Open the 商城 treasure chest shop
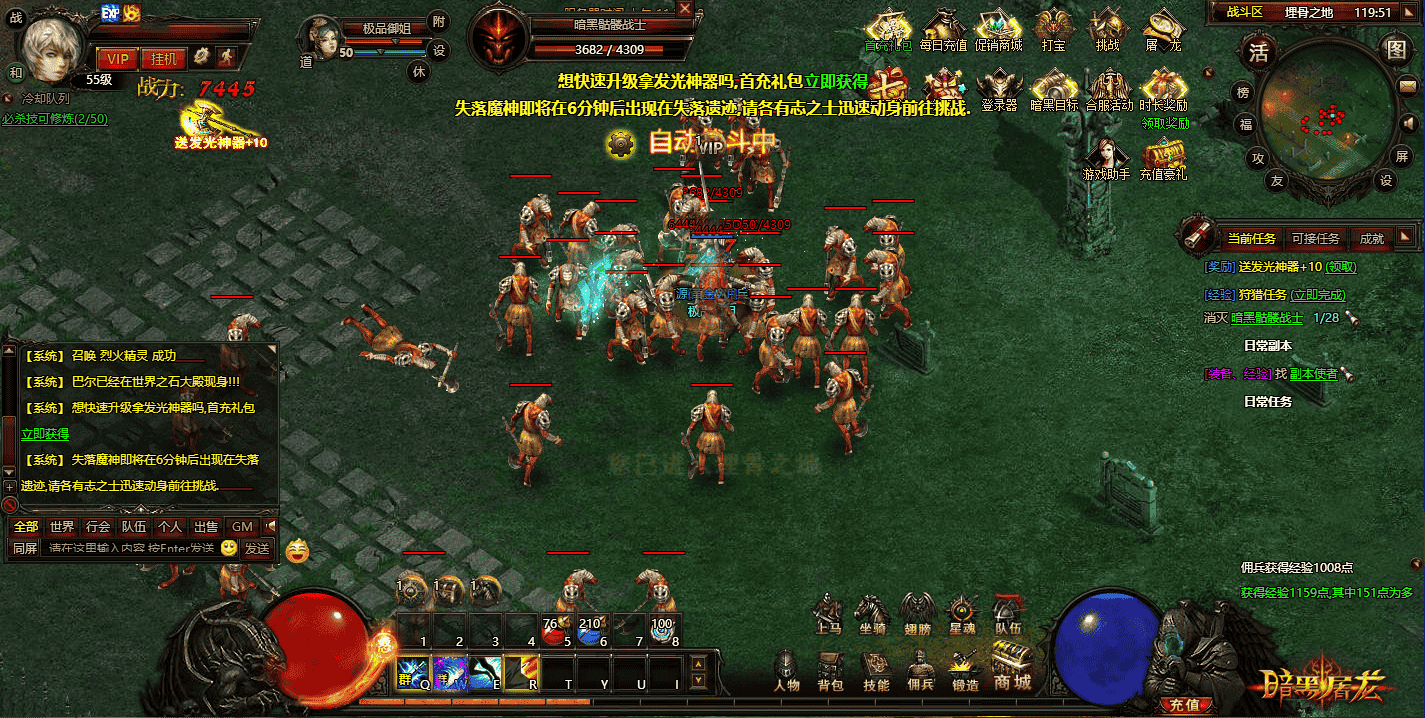1425x718 pixels. [1012, 666]
